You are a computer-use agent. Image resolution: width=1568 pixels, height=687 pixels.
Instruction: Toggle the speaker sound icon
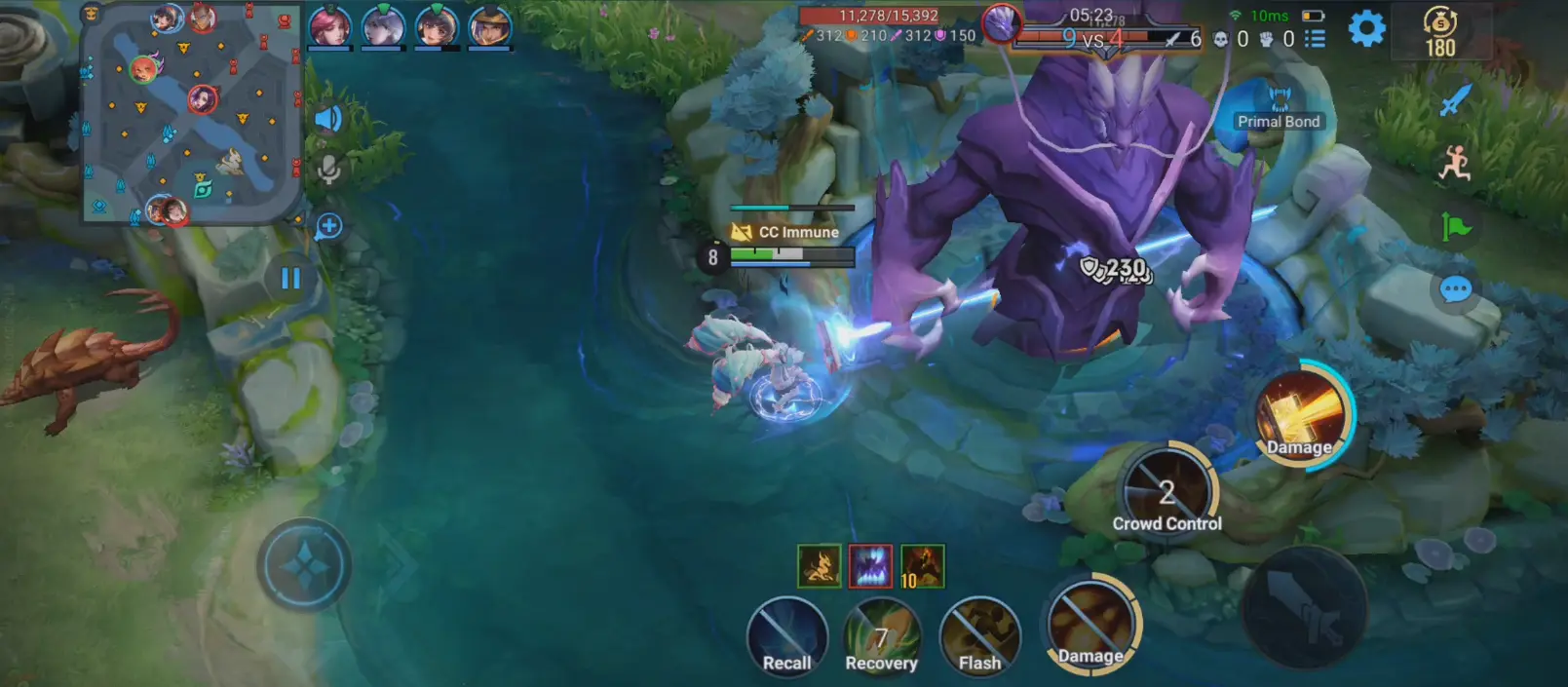[x=328, y=119]
